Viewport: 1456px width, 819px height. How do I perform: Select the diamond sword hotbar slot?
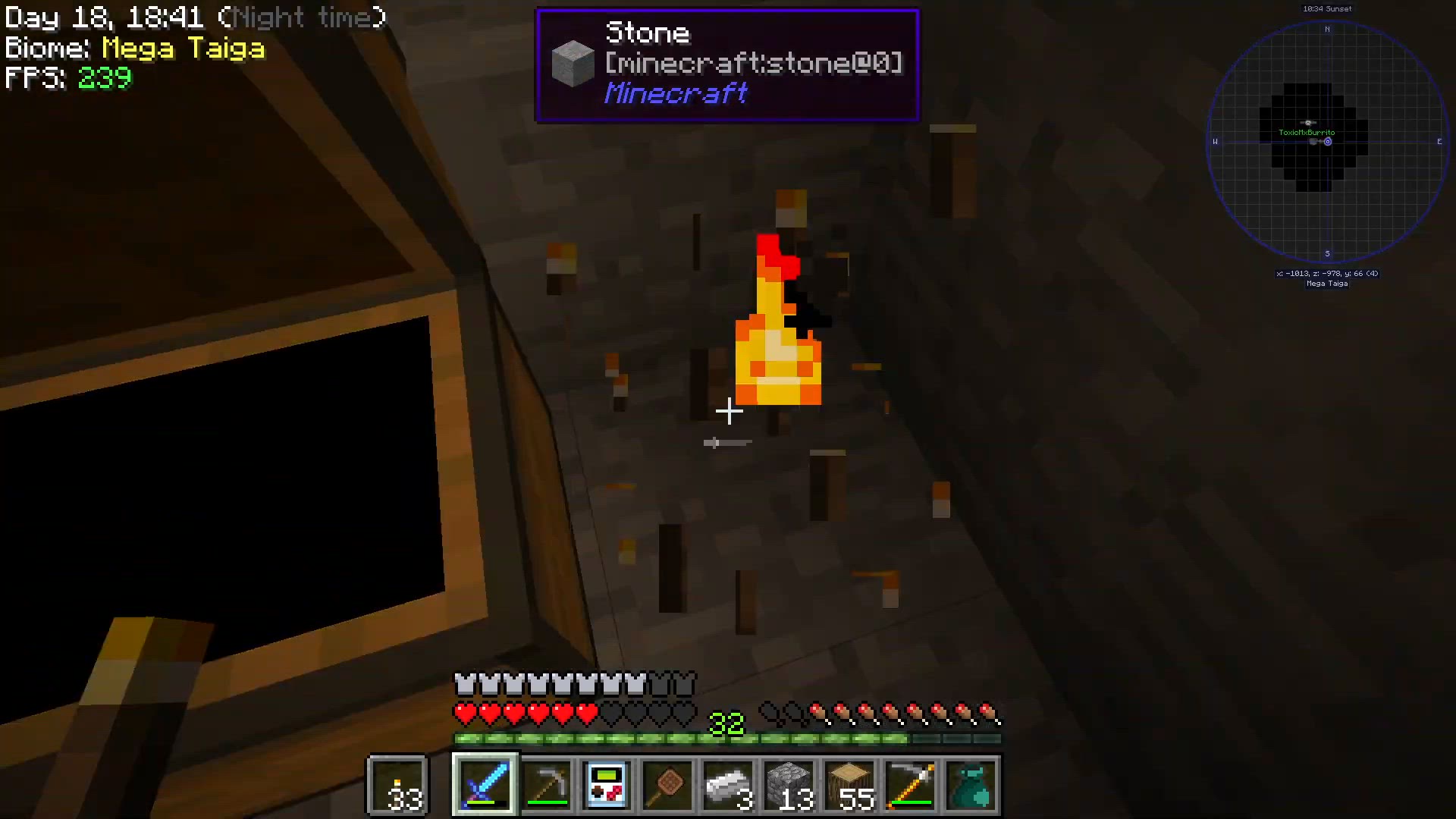coord(485,785)
